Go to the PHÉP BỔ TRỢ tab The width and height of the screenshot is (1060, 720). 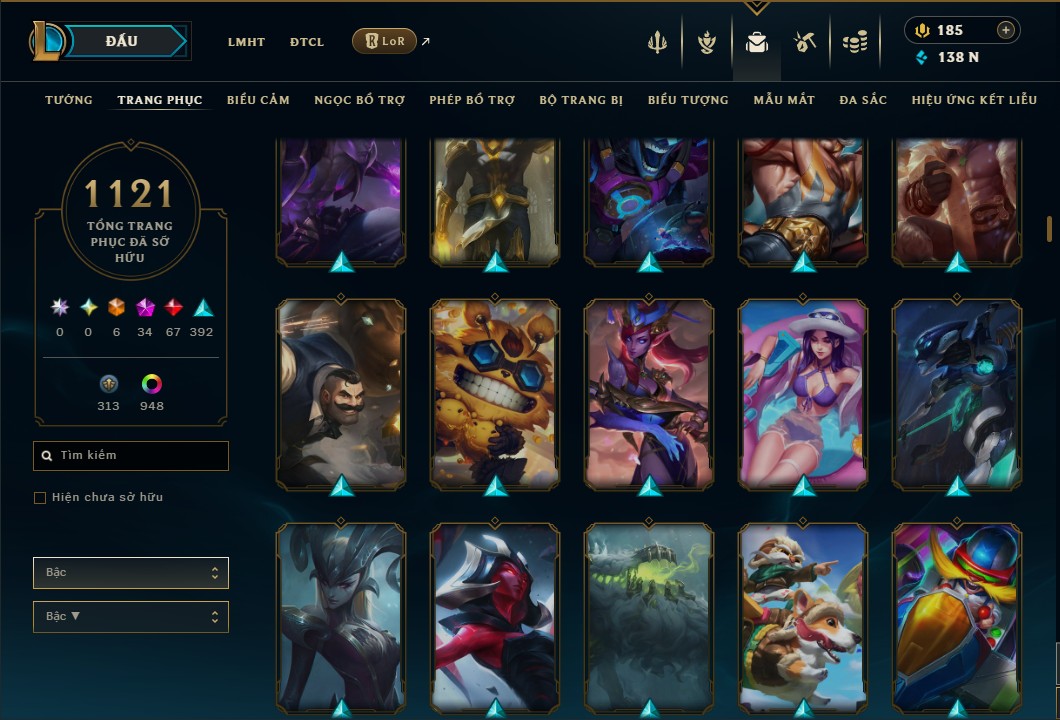click(472, 100)
